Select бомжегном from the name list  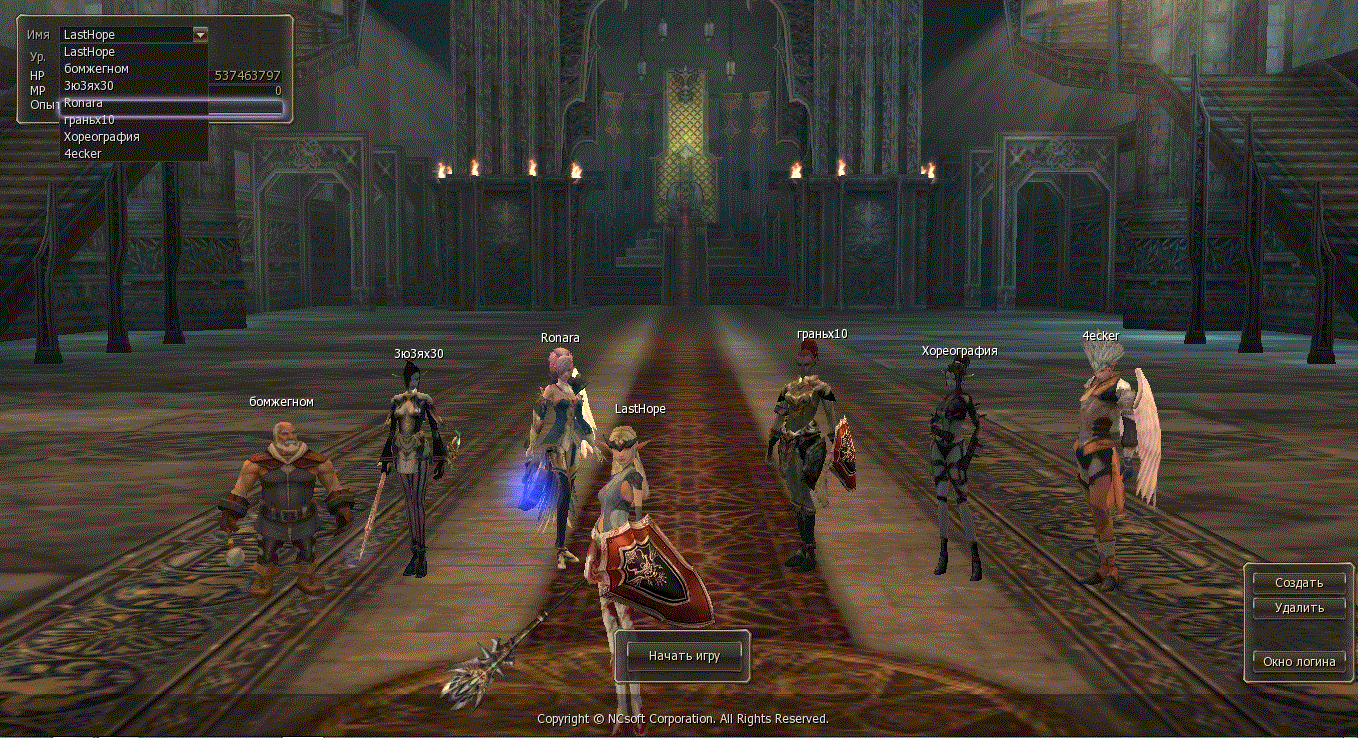pyautogui.click(x=96, y=68)
